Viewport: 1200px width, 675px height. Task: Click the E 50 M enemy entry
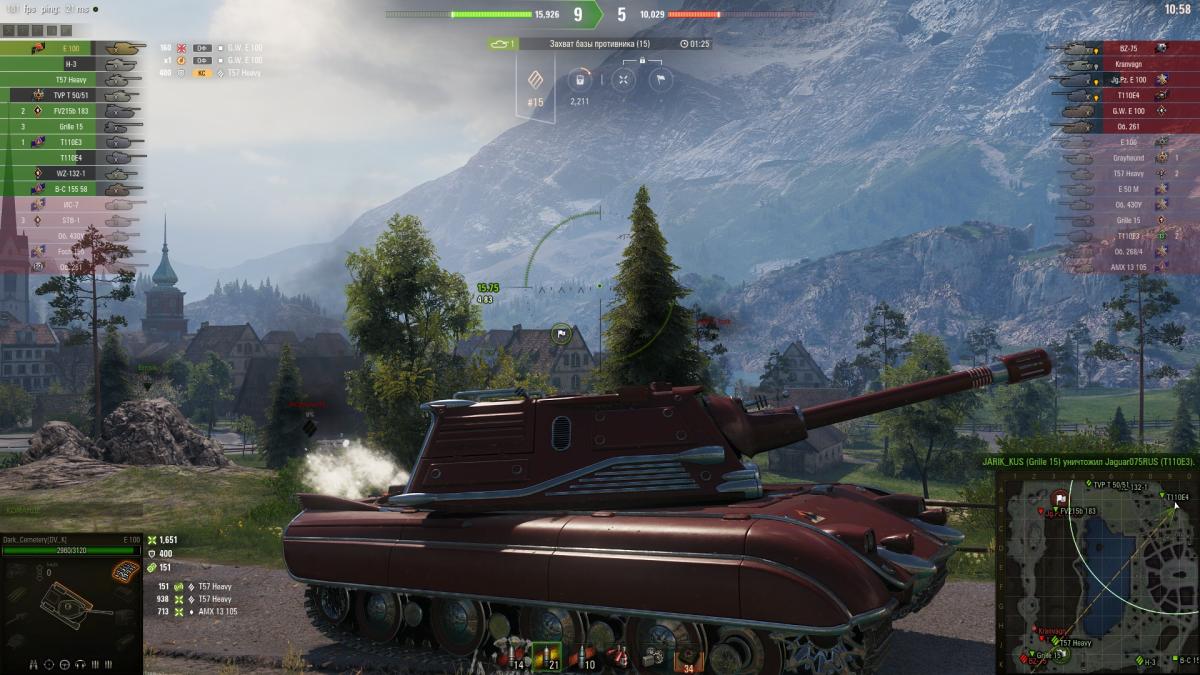click(x=1125, y=189)
